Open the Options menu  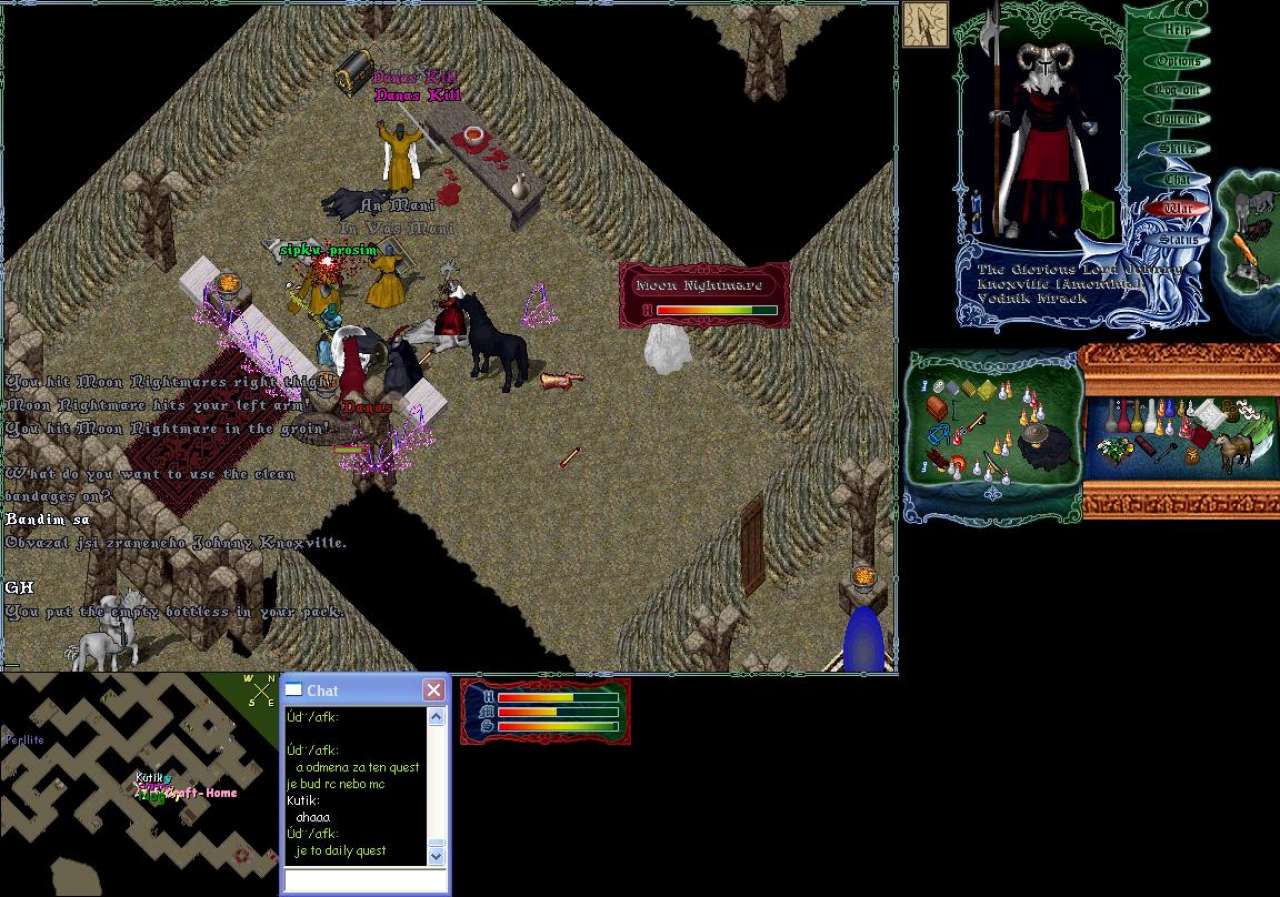pos(1178,61)
